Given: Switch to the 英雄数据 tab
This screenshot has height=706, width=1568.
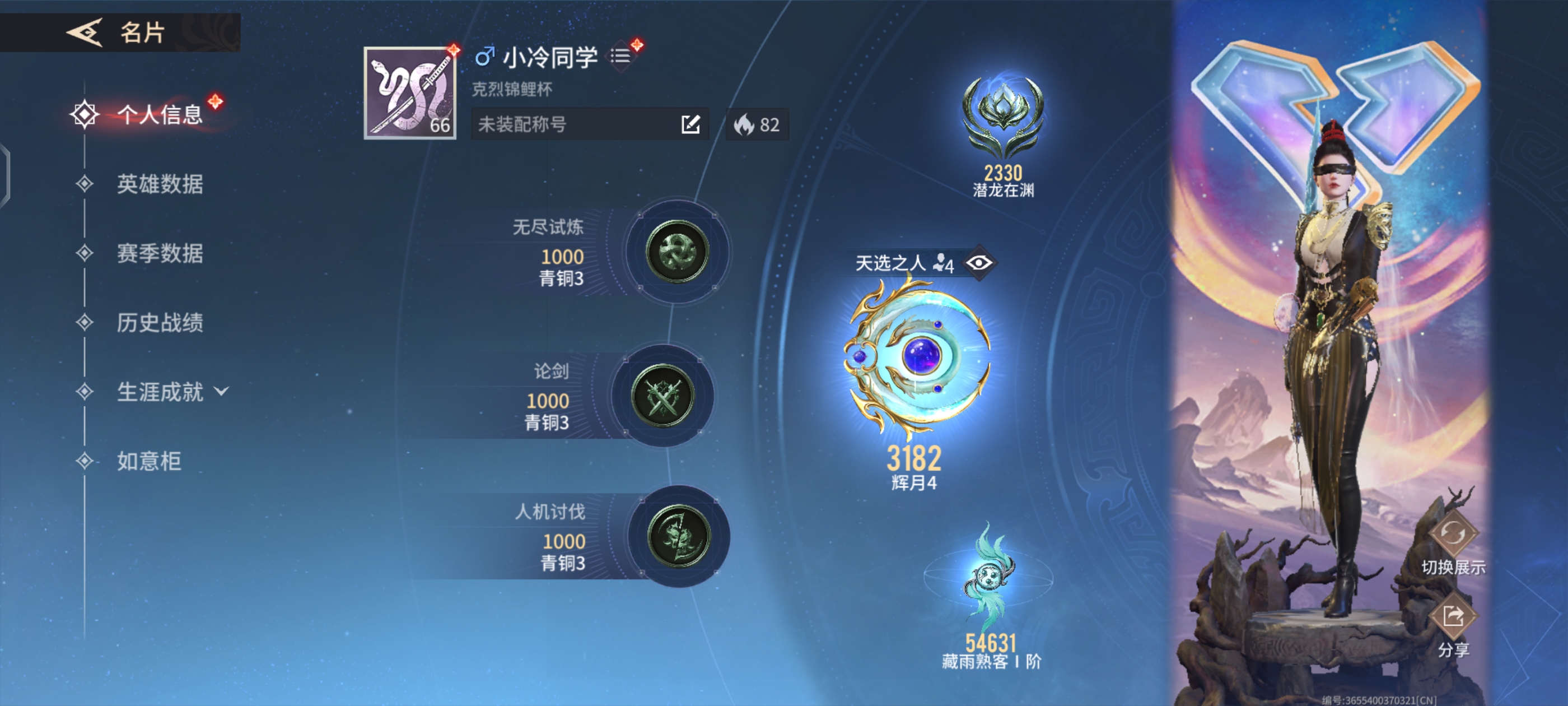Looking at the screenshot, I should tap(161, 184).
